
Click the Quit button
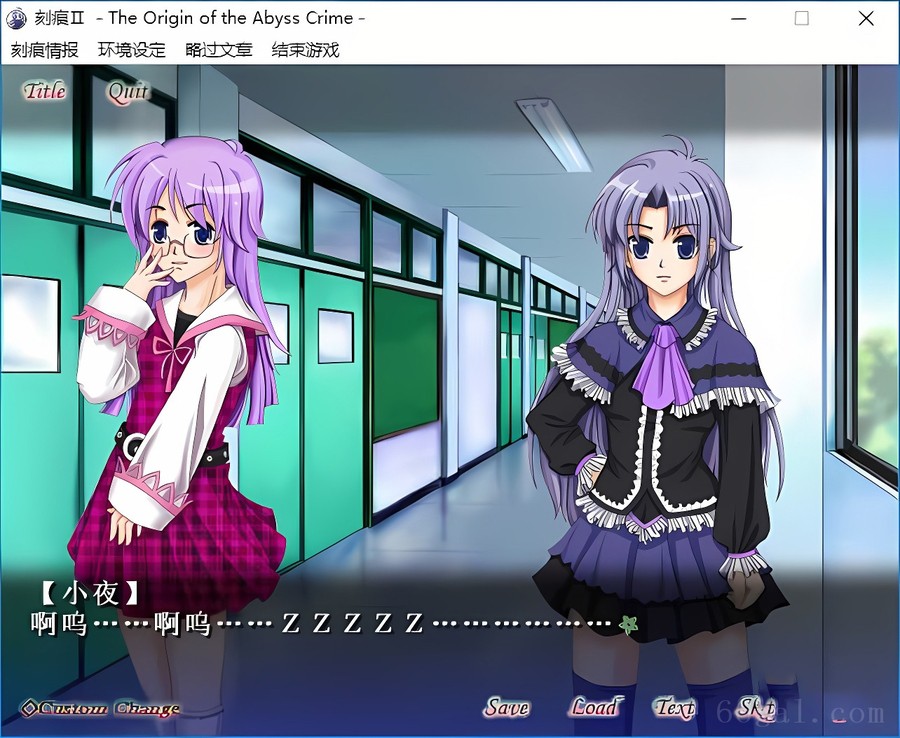point(128,92)
